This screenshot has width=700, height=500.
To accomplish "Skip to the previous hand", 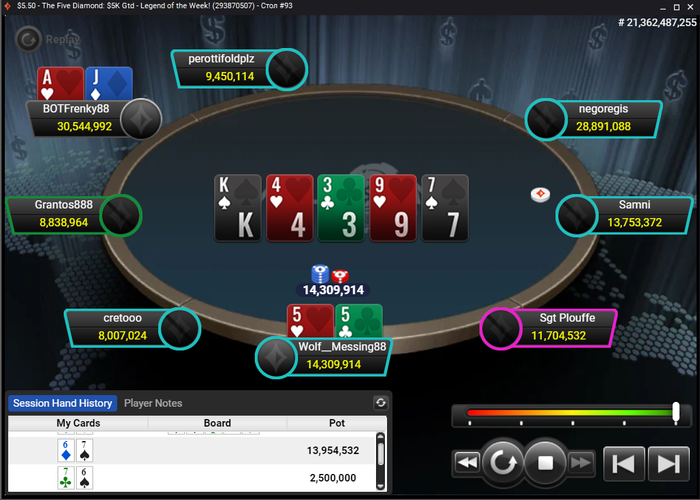I will pos(623,463).
